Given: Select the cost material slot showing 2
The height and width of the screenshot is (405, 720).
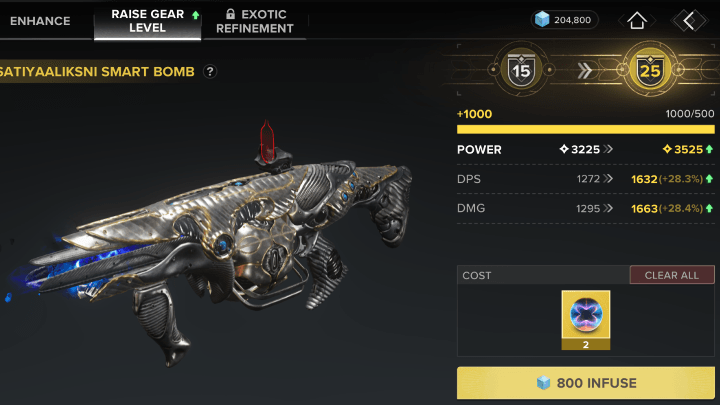Looking at the screenshot, I should [586, 320].
